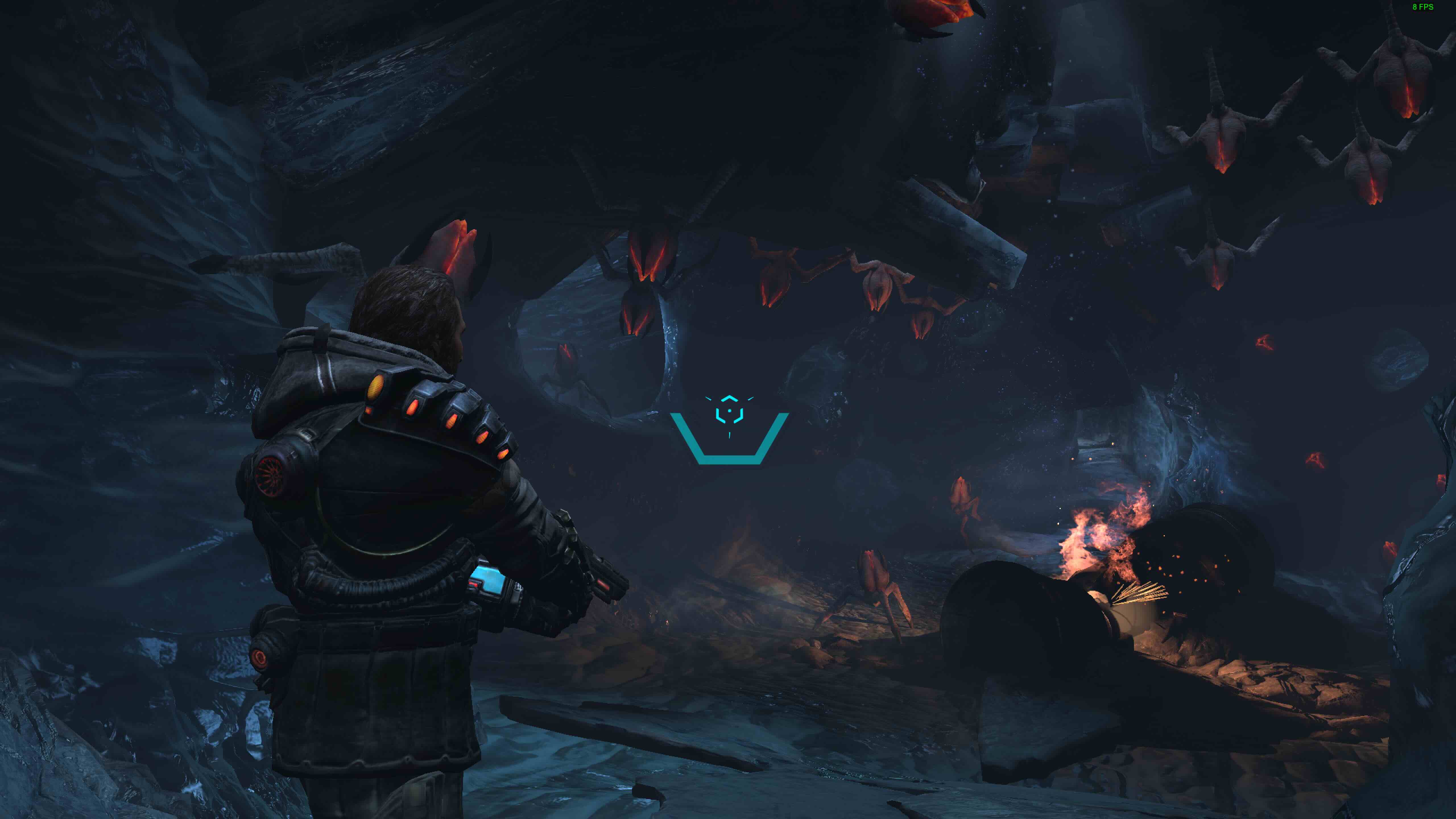This screenshot has height=819, width=1456.
Task: Click the right tick mark of the crosshair HUD
Action: pyautogui.click(x=750, y=398)
